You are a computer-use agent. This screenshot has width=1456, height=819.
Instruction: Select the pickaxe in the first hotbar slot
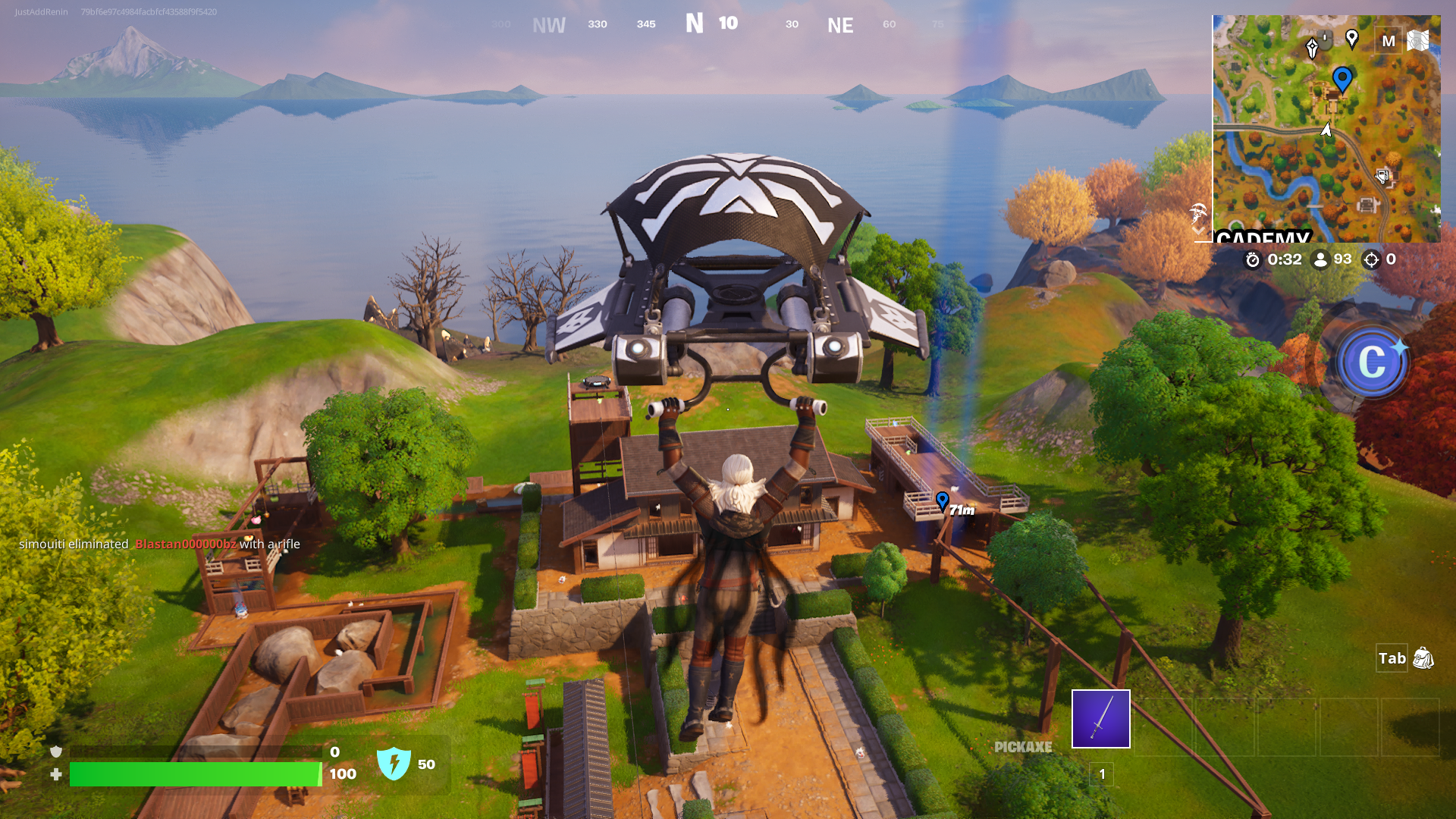tap(1100, 719)
